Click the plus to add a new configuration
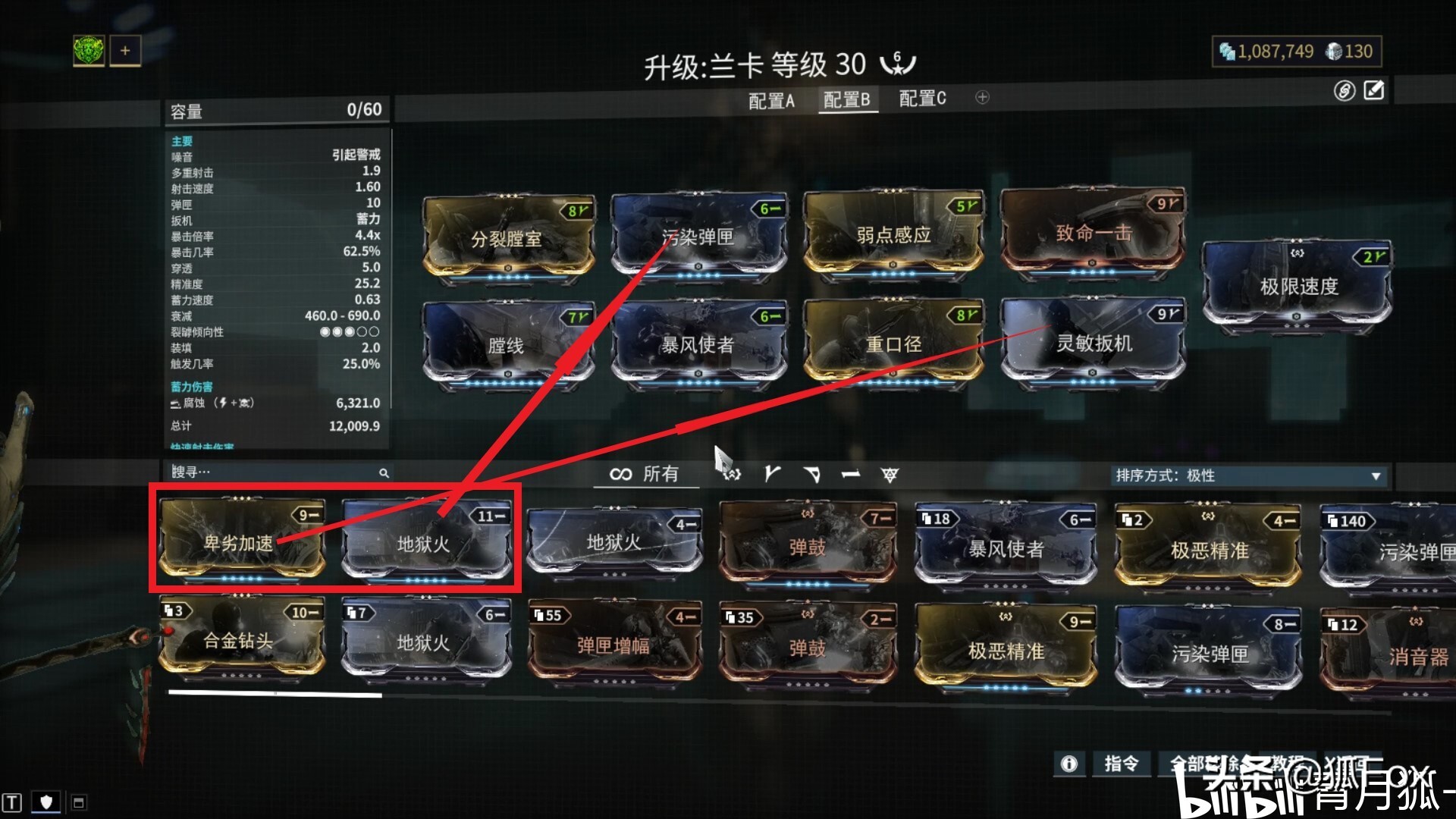 tap(982, 98)
